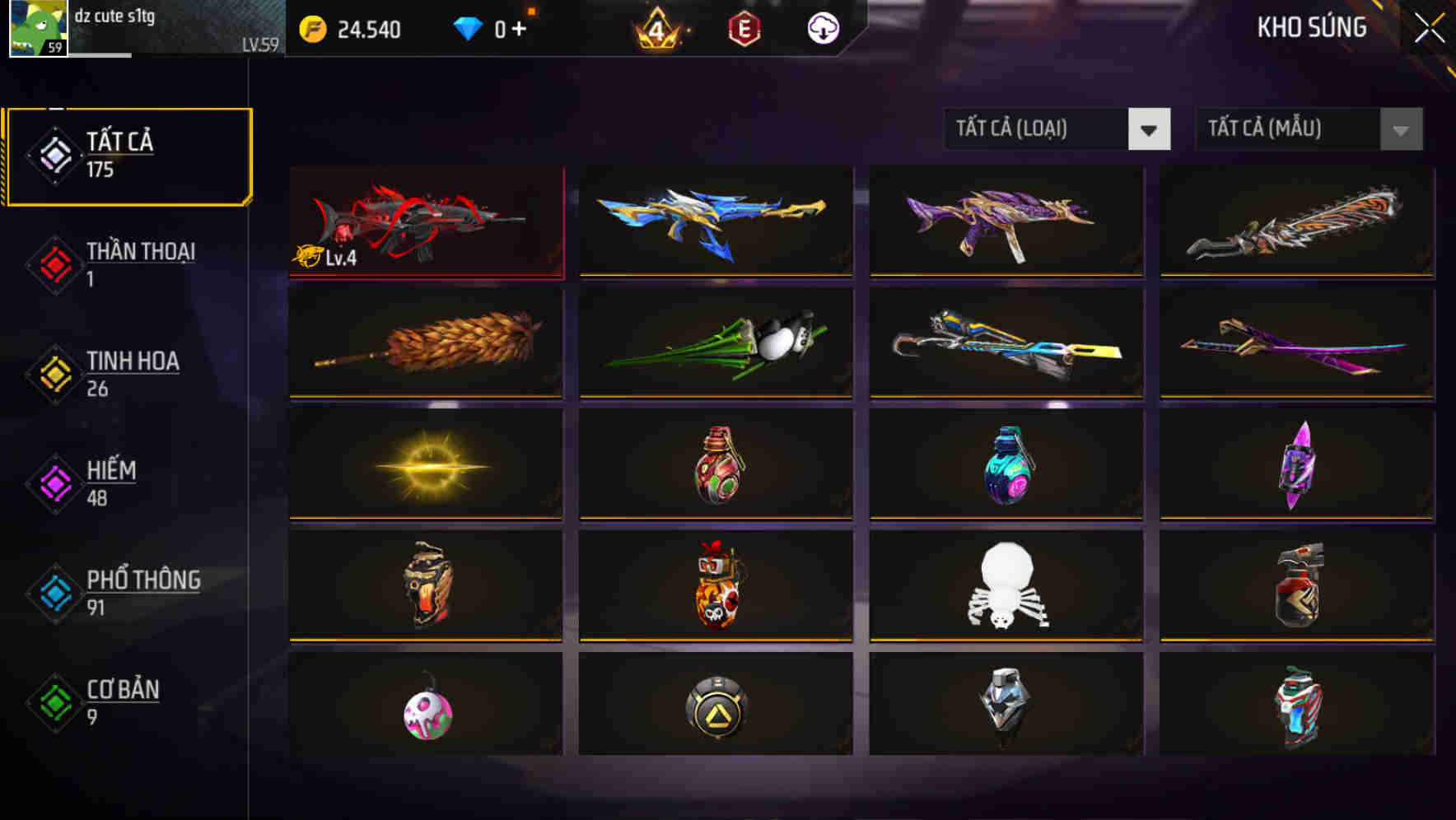The width and height of the screenshot is (1456, 820).
Task: Select the white spider grenade skin thumbnail
Action: [1005, 586]
